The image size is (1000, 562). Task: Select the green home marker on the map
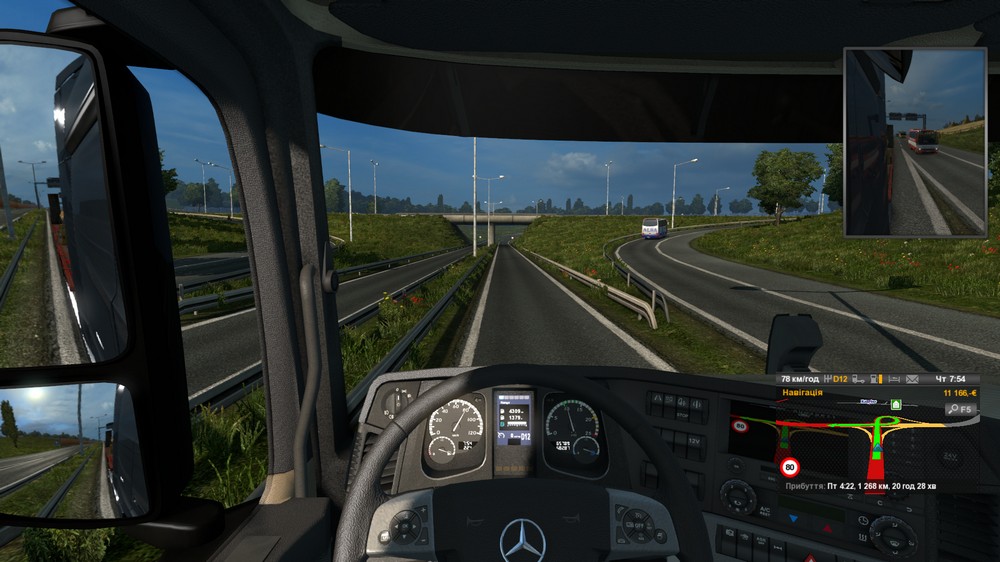pyautogui.click(x=896, y=404)
